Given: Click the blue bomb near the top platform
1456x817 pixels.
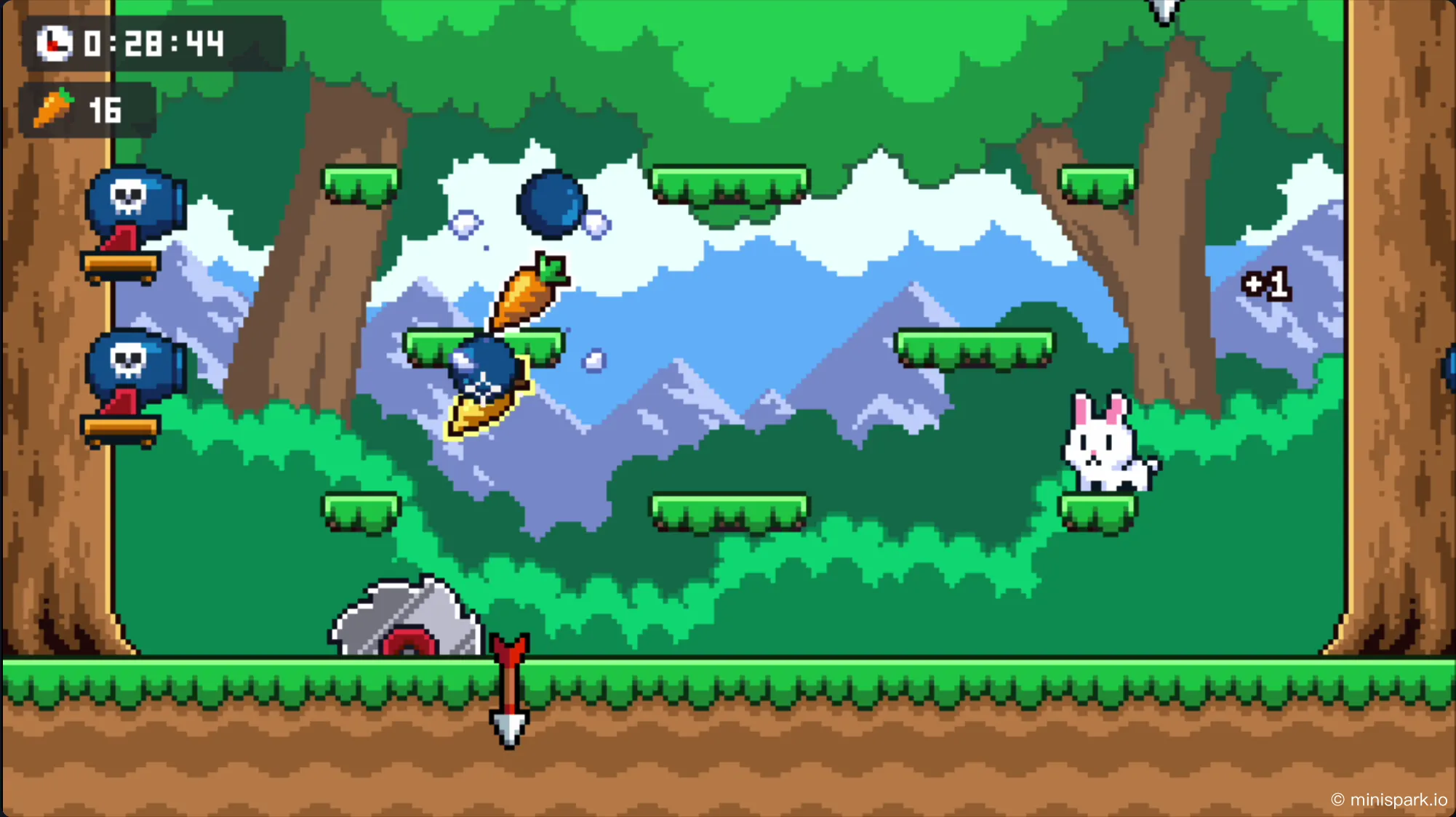Looking at the screenshot, I should pos(551,205).
